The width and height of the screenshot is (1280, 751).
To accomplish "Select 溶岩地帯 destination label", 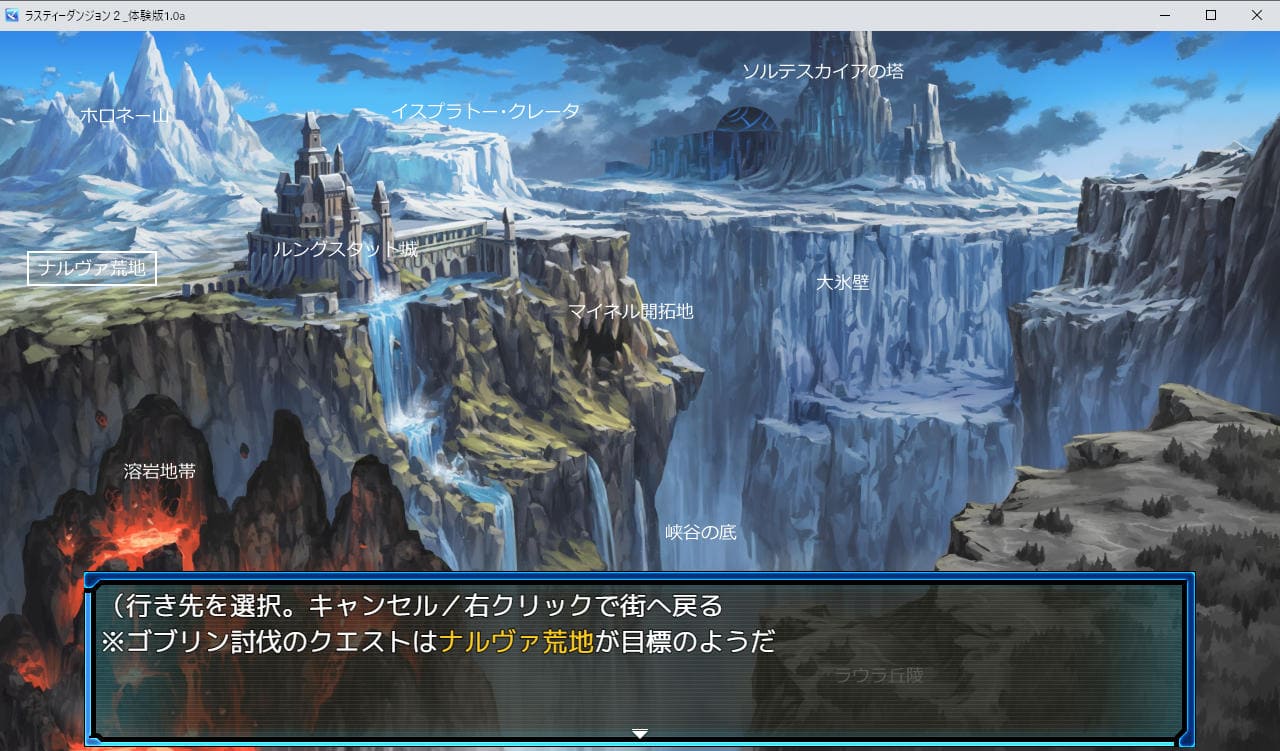I will 160,471.
